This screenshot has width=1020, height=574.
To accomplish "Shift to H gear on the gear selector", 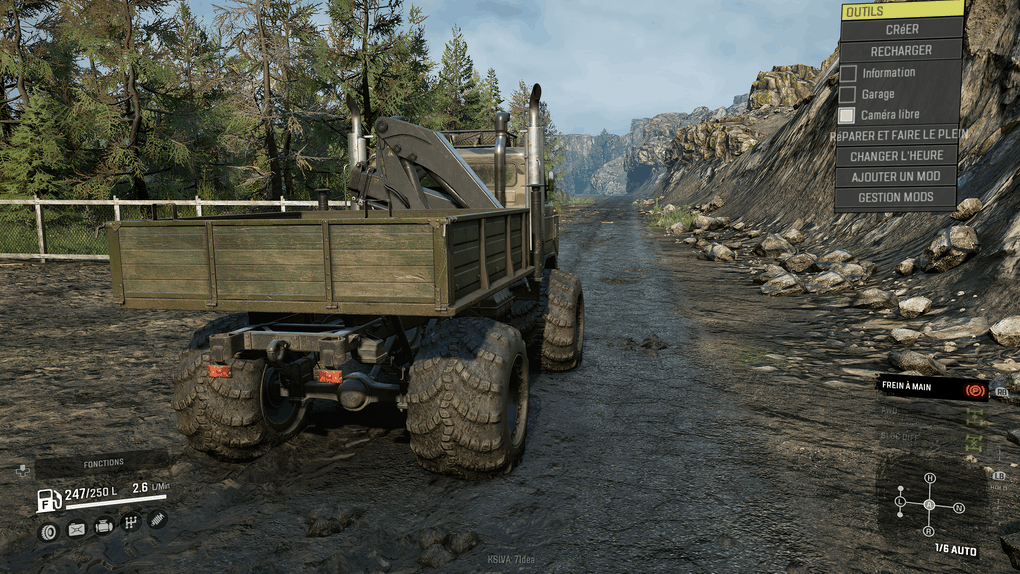I will point(930,478).
